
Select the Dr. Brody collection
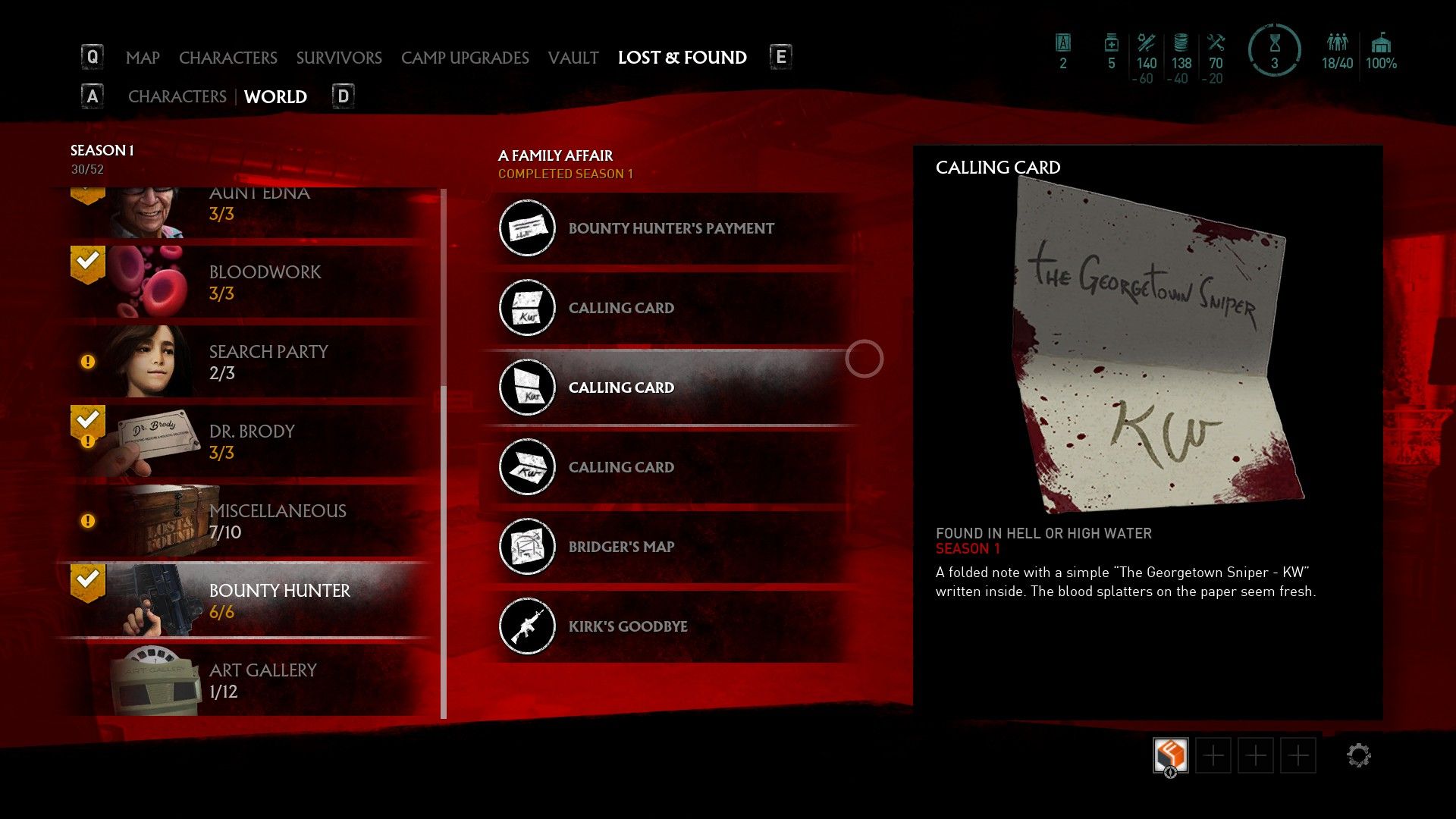coord(250,441)
